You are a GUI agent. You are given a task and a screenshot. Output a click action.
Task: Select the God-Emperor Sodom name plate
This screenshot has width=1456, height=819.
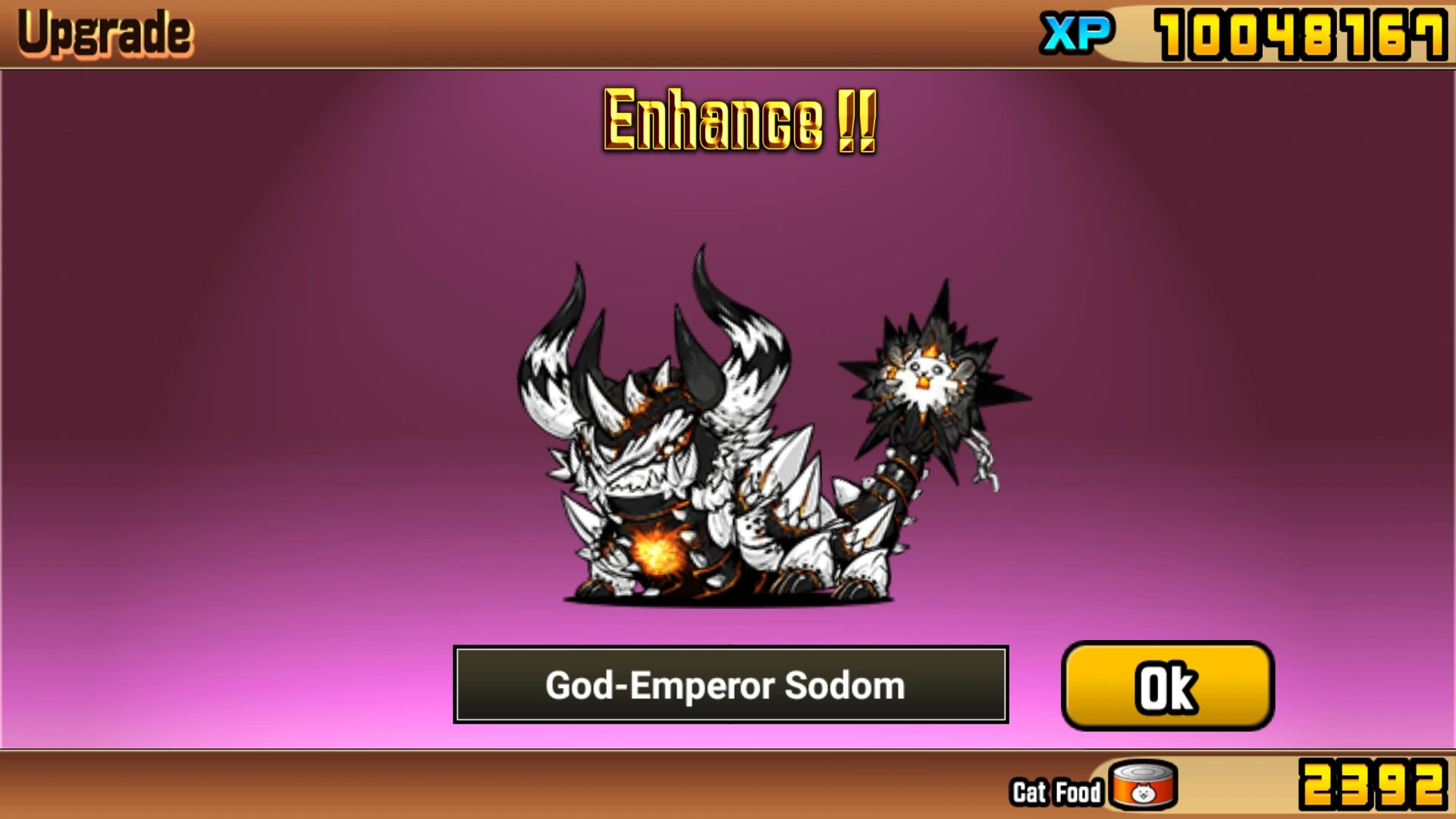point(730,685)
